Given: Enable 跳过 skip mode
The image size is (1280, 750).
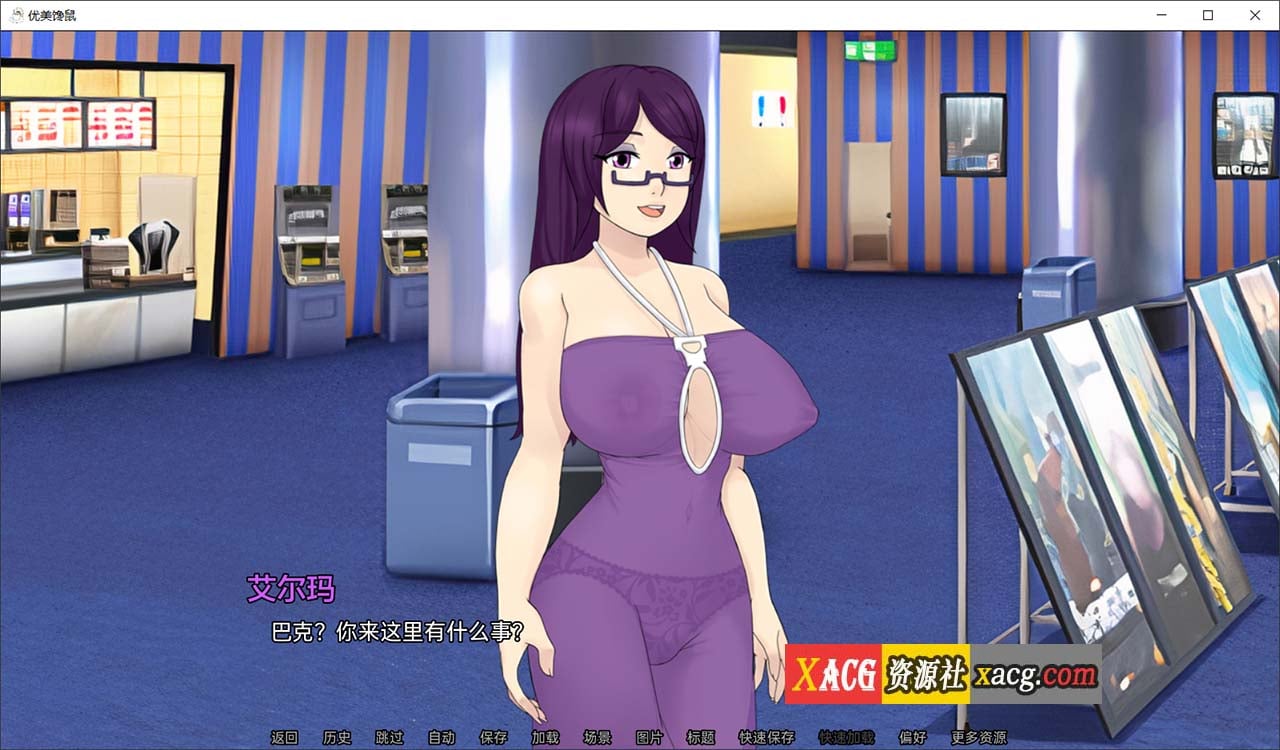Looking at the screenshot, I should [390, 737].
